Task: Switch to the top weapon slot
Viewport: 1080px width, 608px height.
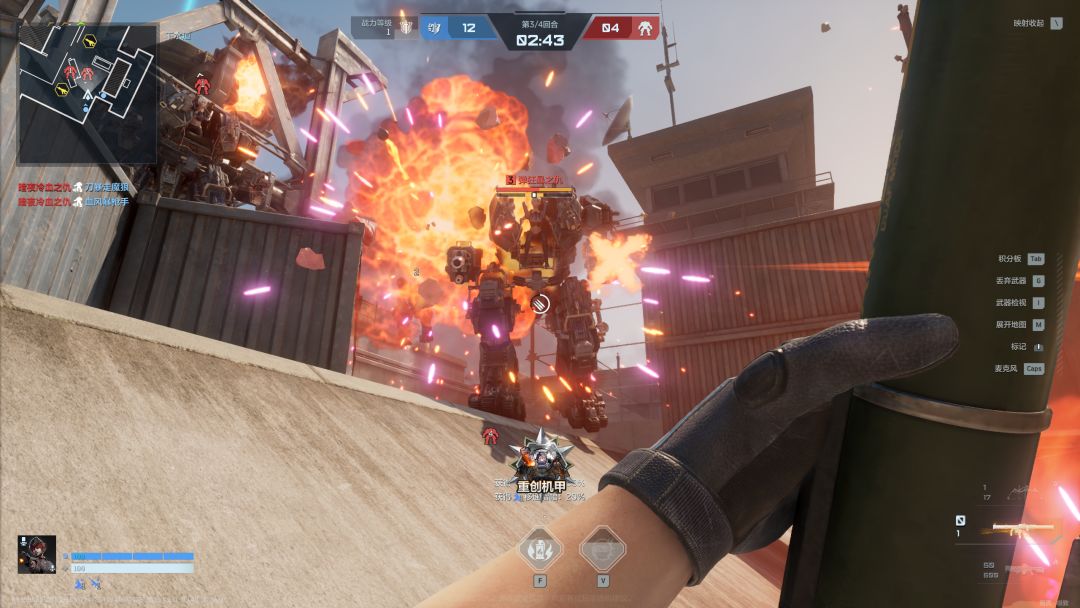Action: (x=1020, y=492)
